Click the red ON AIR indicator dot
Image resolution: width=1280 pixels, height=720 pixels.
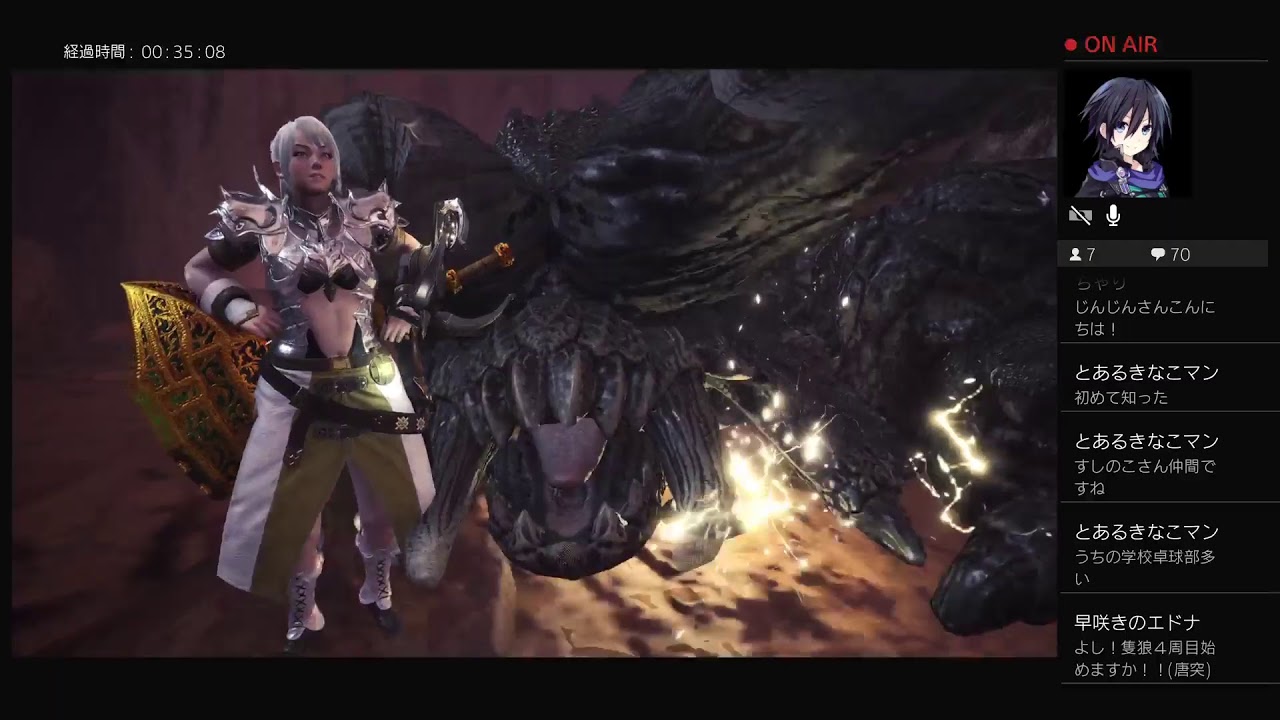click(x=1069, y=43)
